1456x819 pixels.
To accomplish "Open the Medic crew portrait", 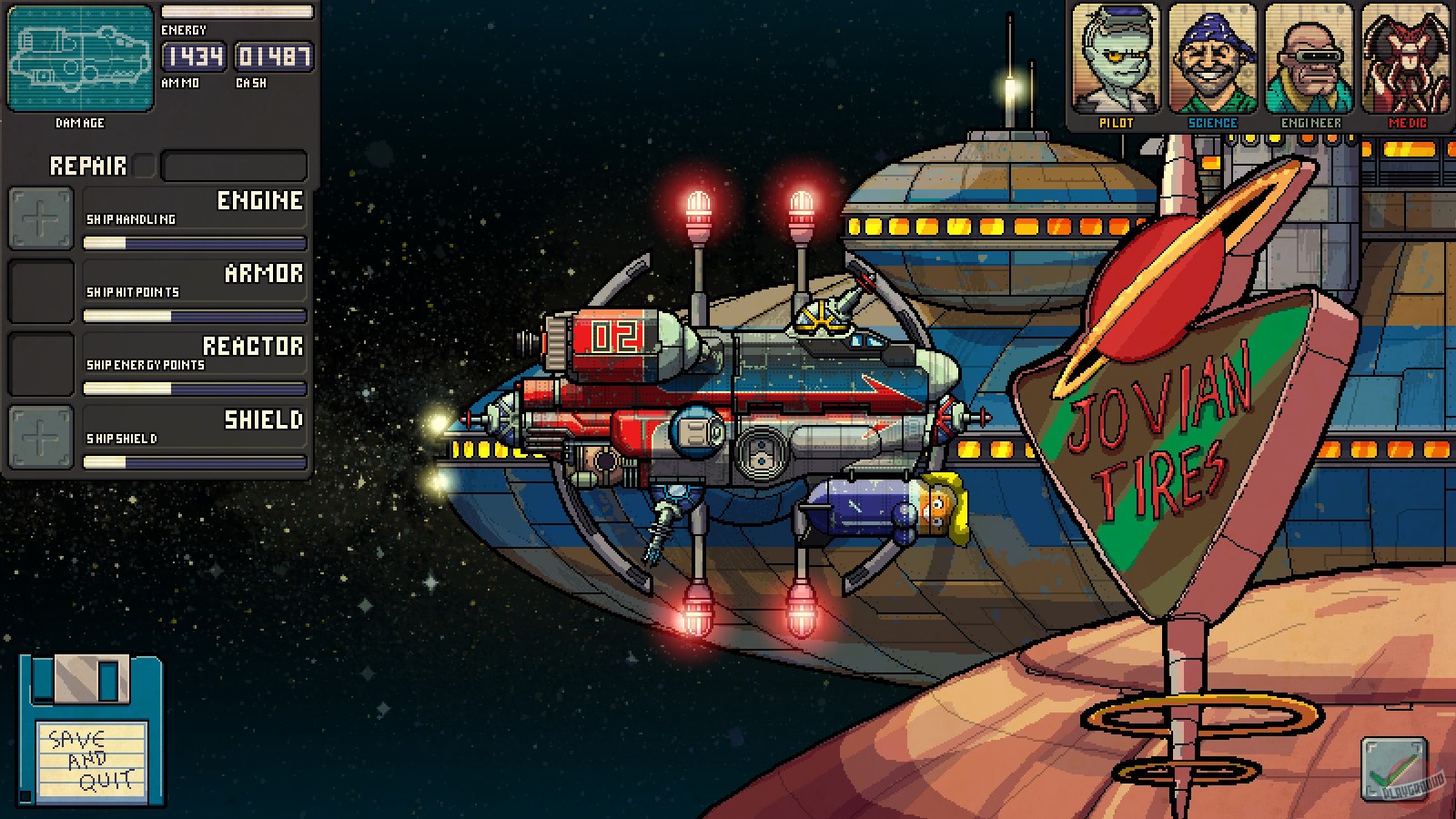I will point(1409,59).
